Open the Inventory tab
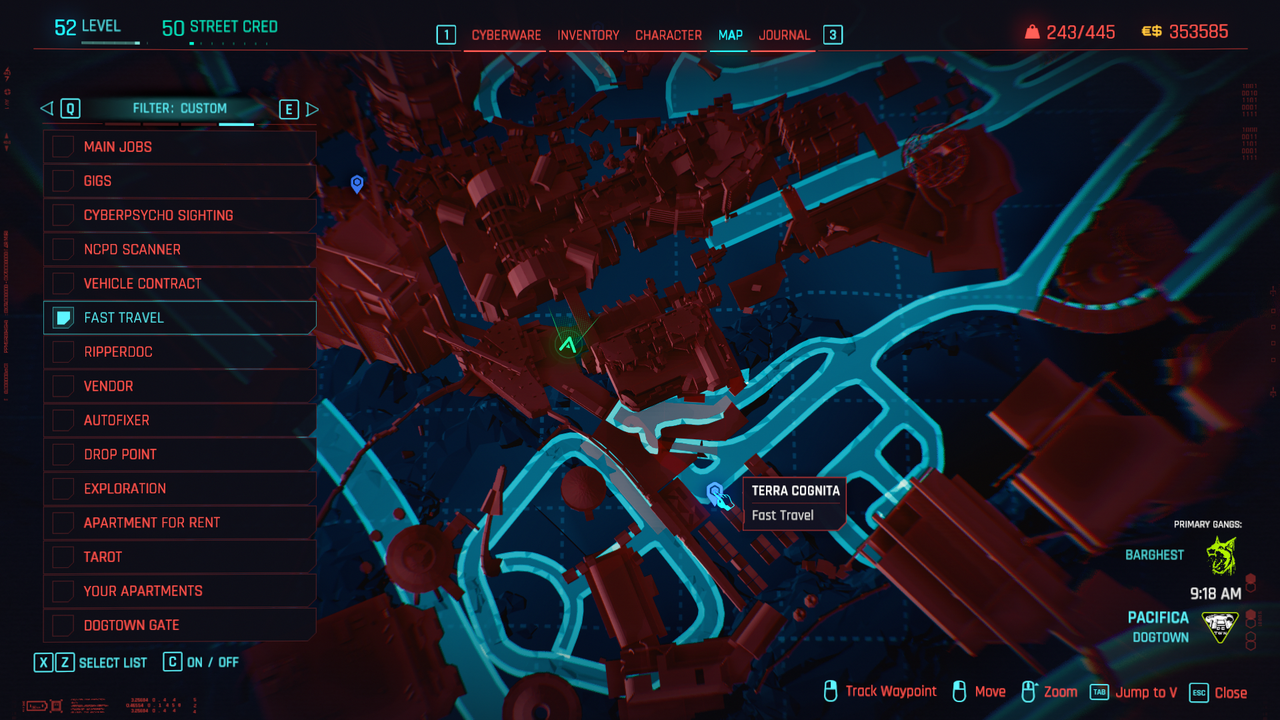The height and width of the screenshot is (720, 1280). (x=588, y=35)
